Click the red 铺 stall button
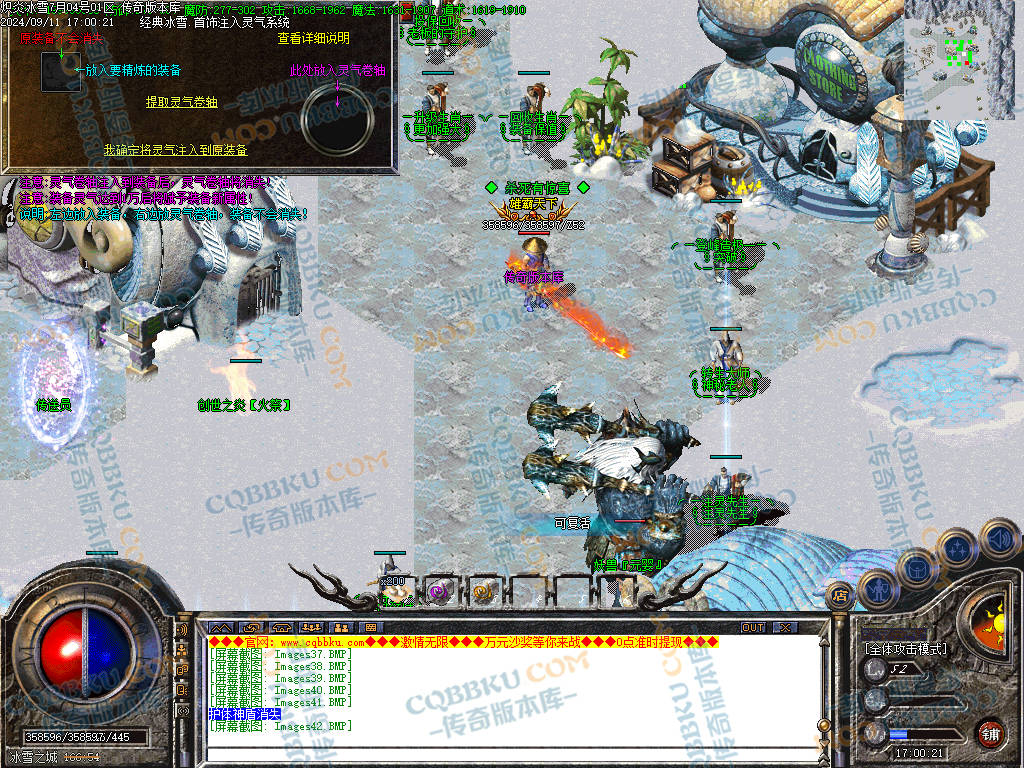1024x768 pixels. (x=989, y=733)
